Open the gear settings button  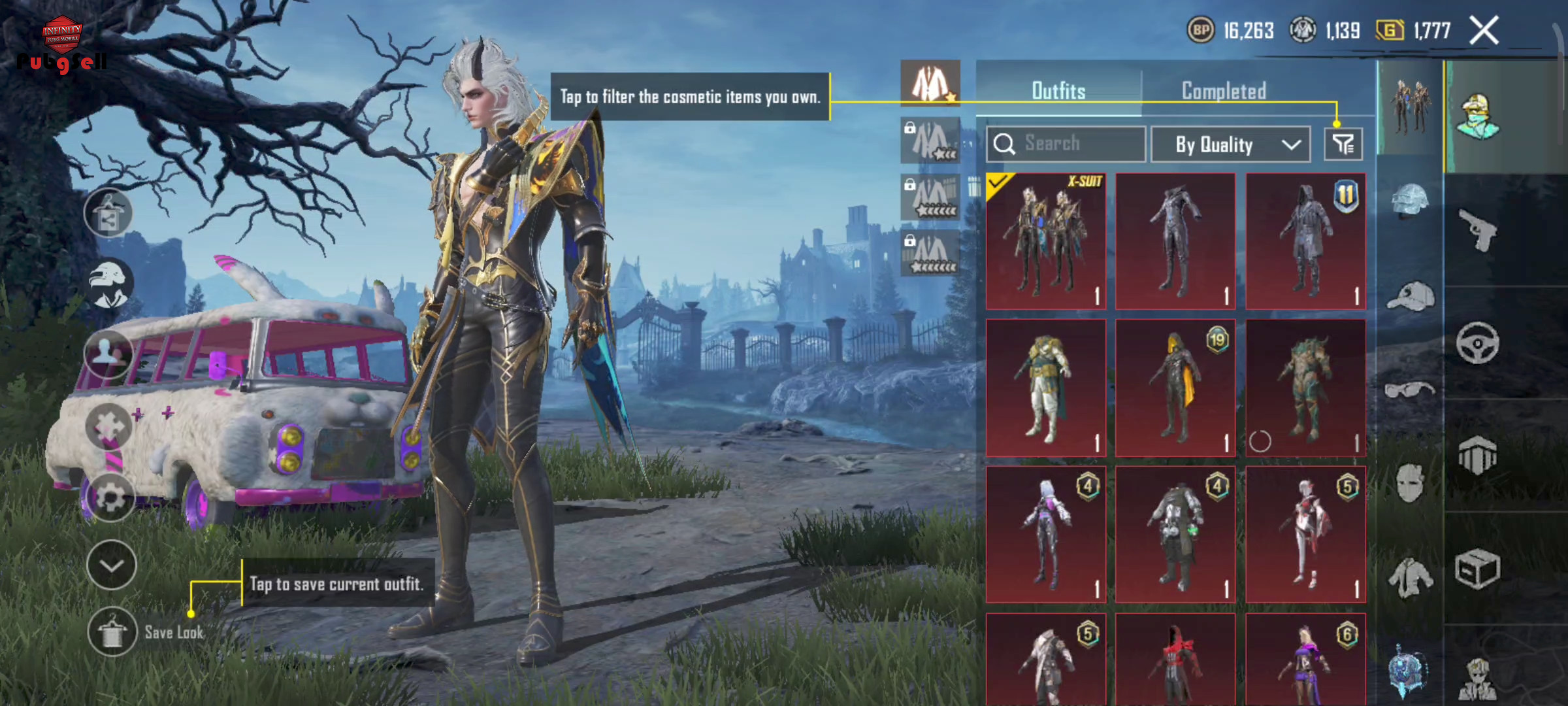110,497
